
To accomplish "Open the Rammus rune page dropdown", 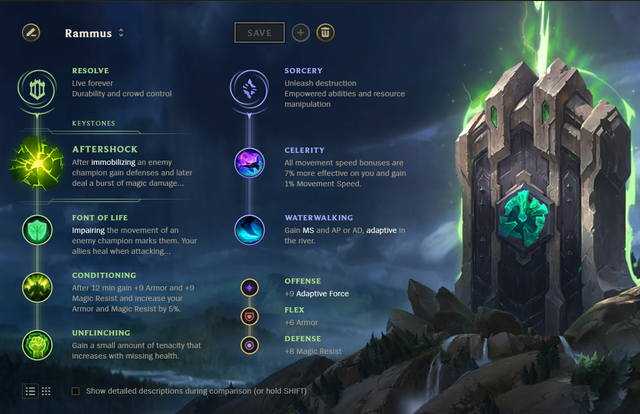I will 121,33.
